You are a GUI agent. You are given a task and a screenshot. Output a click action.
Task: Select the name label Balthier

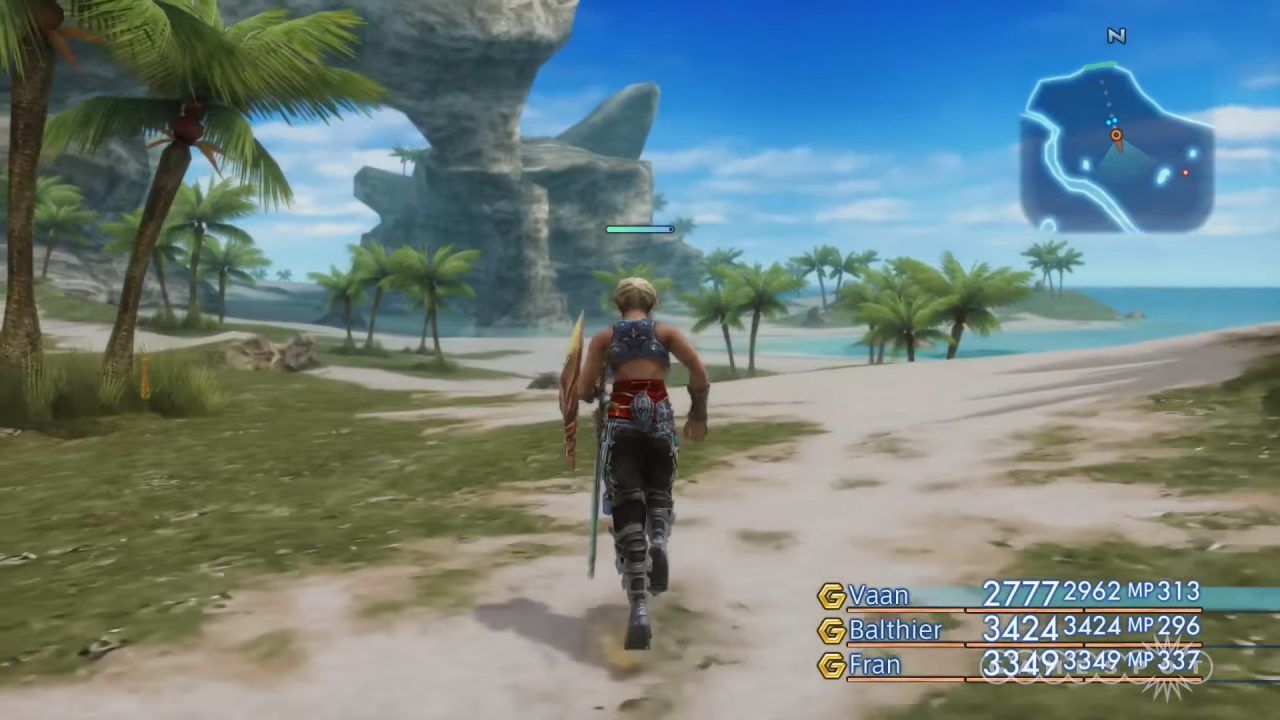point(896,630)
